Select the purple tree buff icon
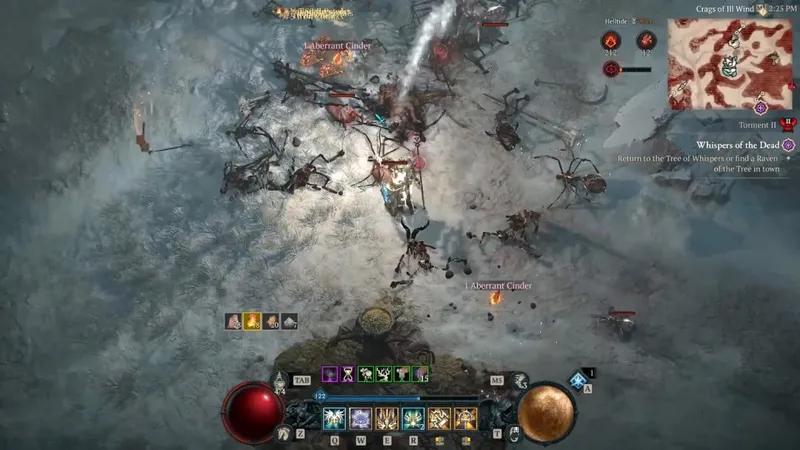The height and width of the screenshot is (450, 800). coord(328,374)
